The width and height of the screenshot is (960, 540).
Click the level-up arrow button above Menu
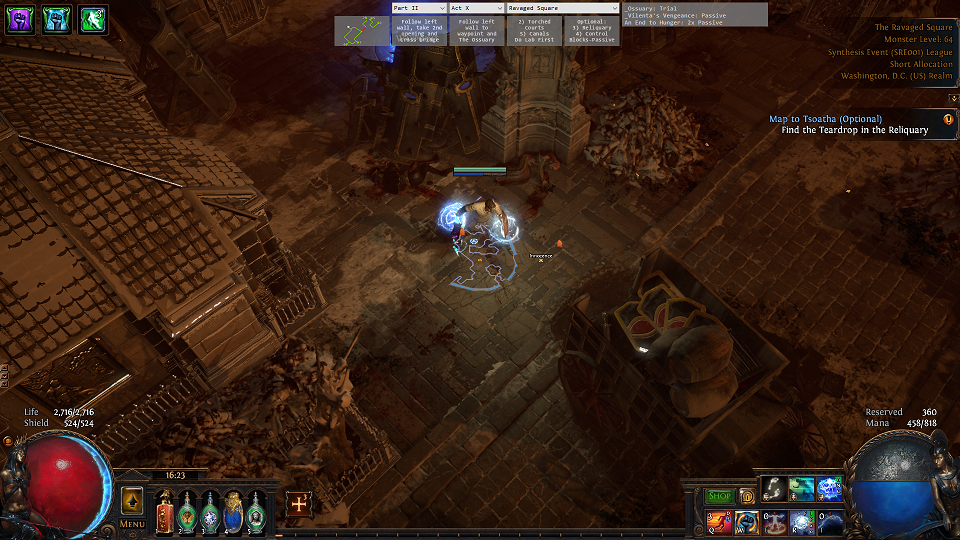coord(132,500)
